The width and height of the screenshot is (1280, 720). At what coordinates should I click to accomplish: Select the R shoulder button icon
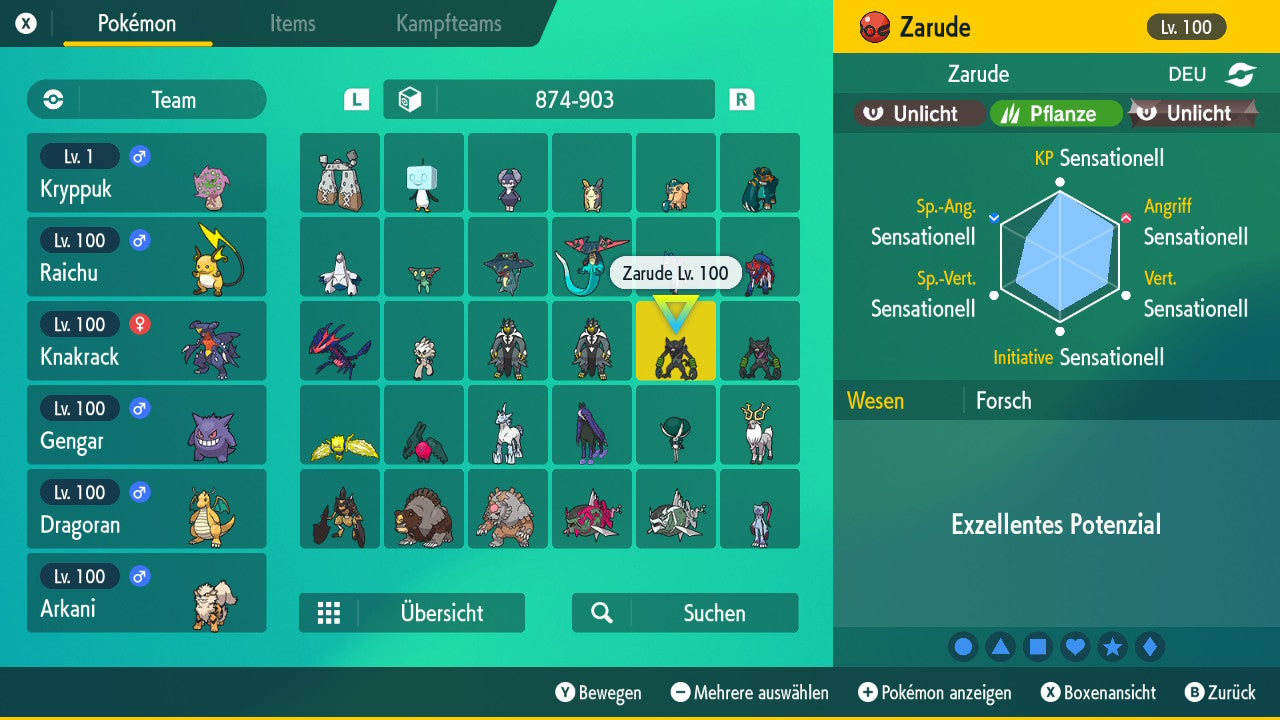click(x=739, y=99)
